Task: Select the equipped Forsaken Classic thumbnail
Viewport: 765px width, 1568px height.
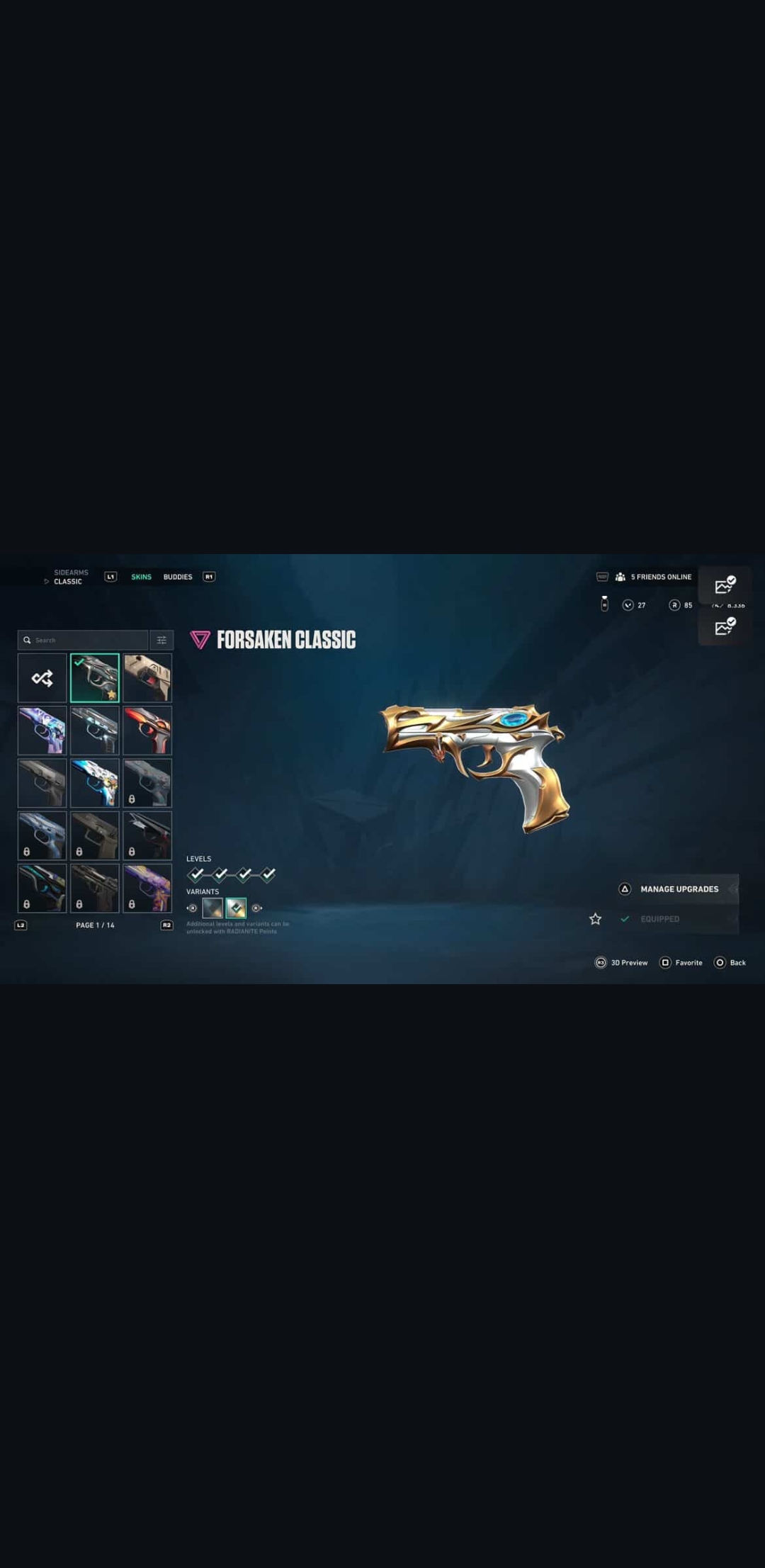Action: tap(95, 678)
